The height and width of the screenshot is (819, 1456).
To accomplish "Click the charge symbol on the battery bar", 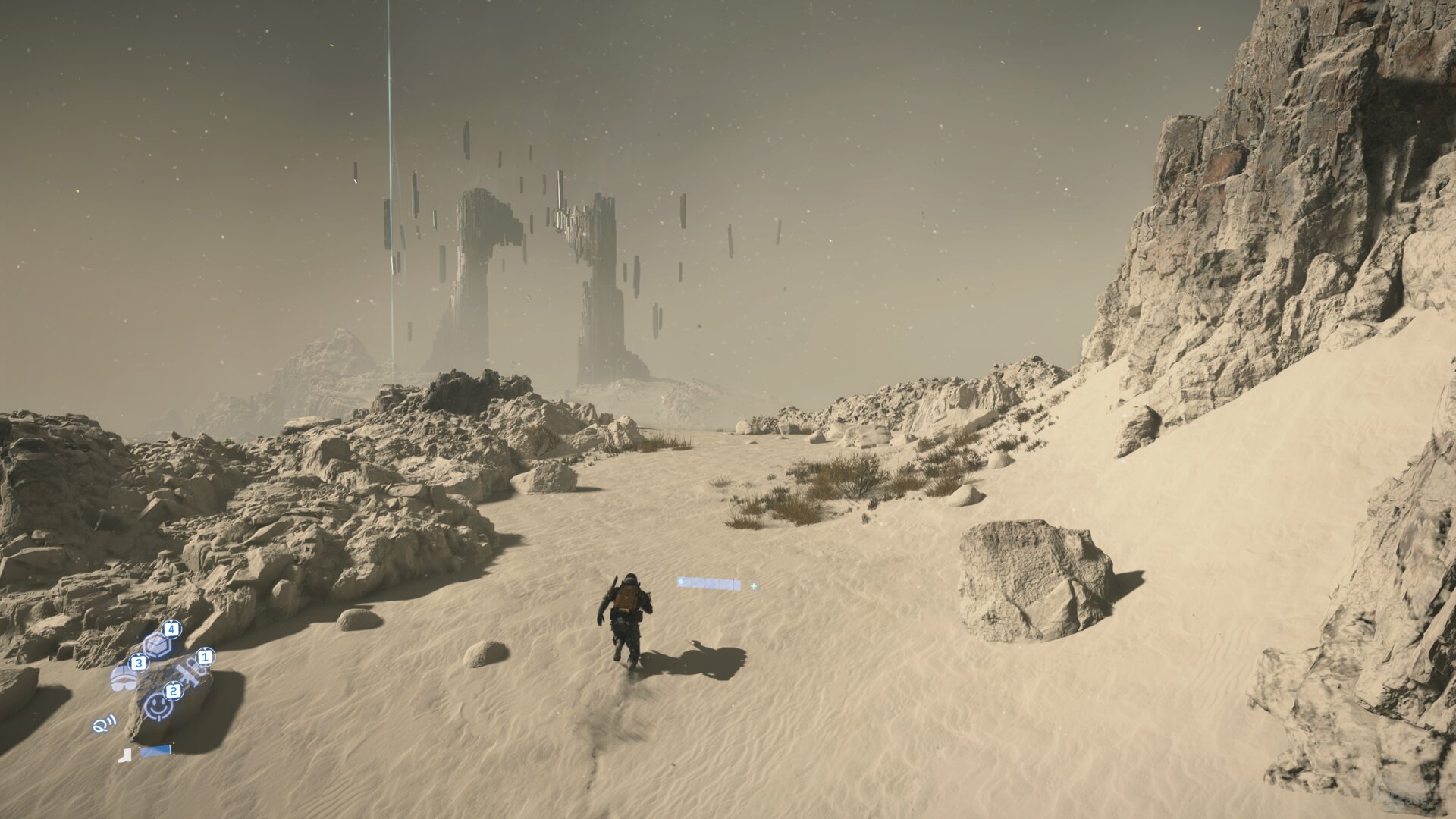I will coord(681,582).
